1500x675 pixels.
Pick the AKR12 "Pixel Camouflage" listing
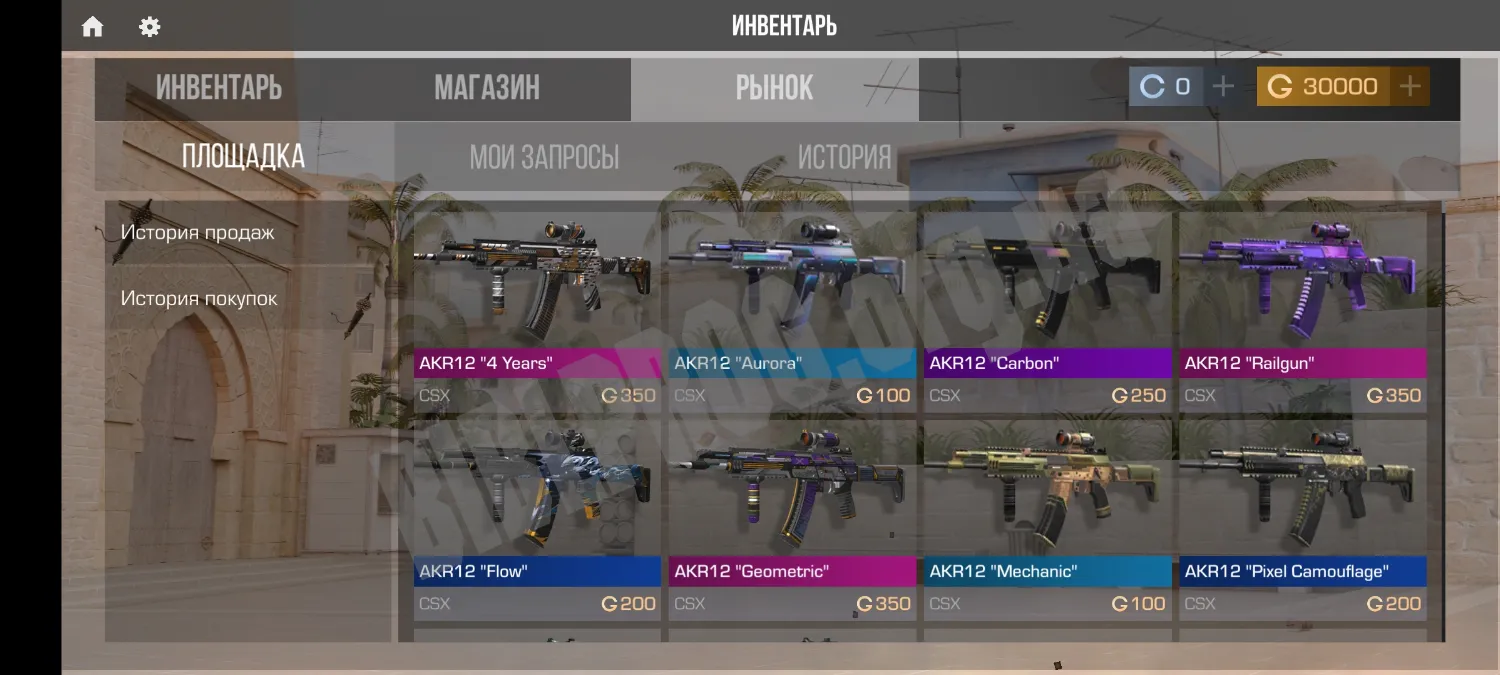click(x=1302, y=518)
